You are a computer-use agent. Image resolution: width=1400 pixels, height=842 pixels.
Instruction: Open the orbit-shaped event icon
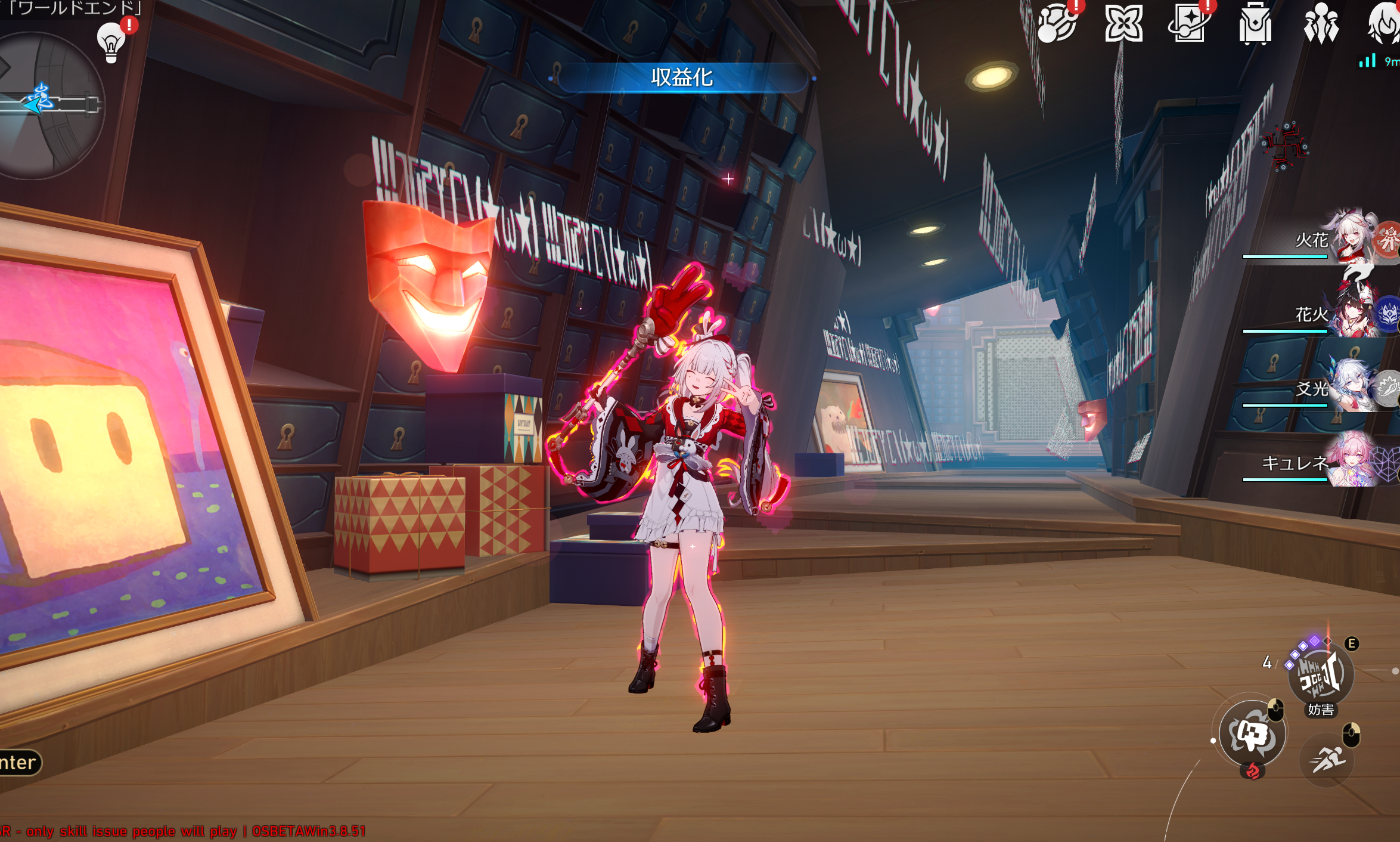(1057, 24)
